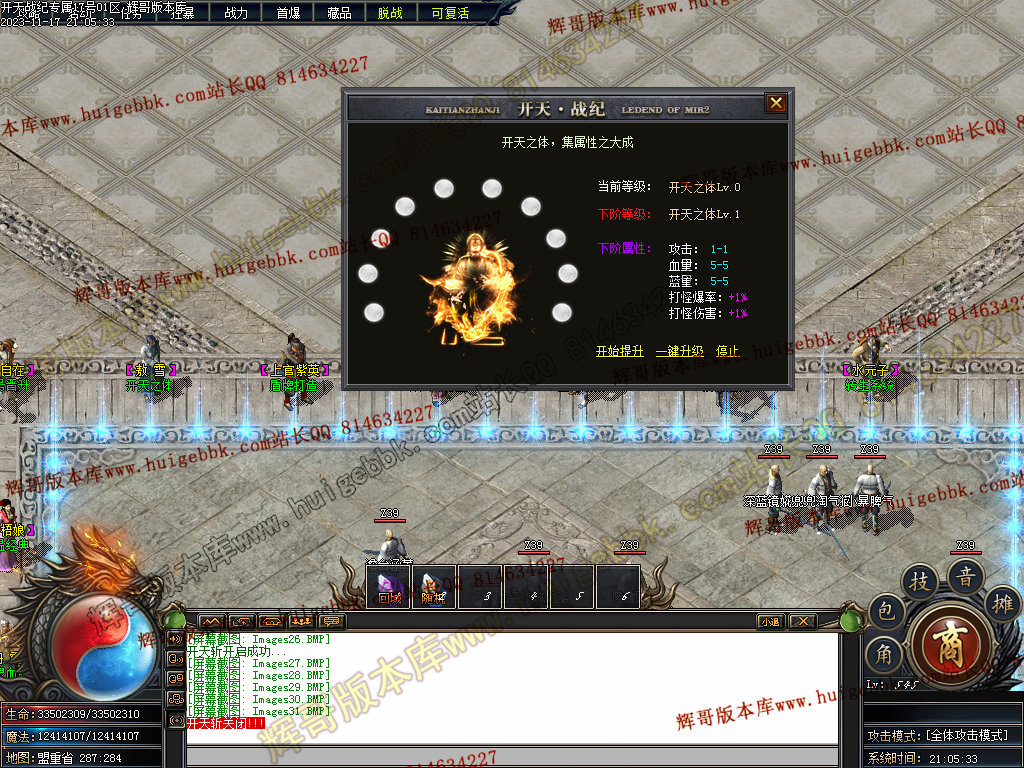Open the 藏品 collection menu
1024x768 pixels.
click(339, 13)
